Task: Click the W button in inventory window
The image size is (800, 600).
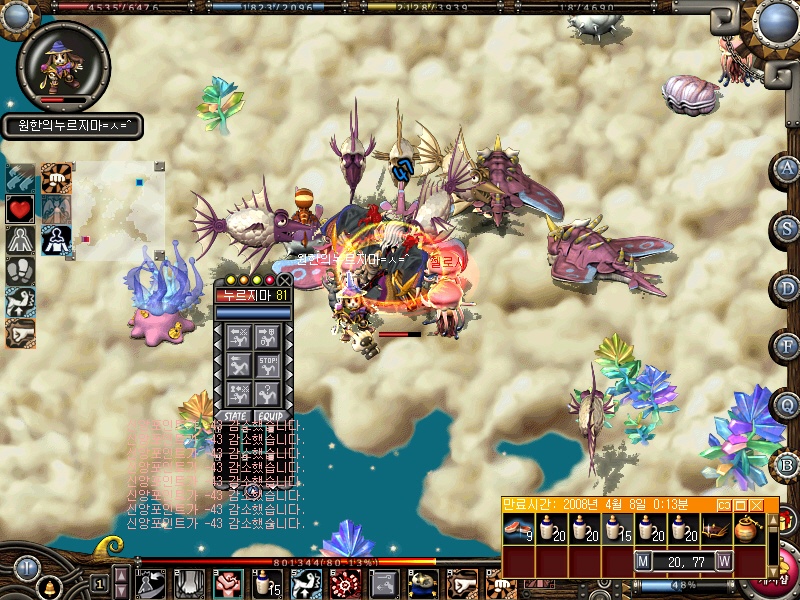Action: point(724,562)
